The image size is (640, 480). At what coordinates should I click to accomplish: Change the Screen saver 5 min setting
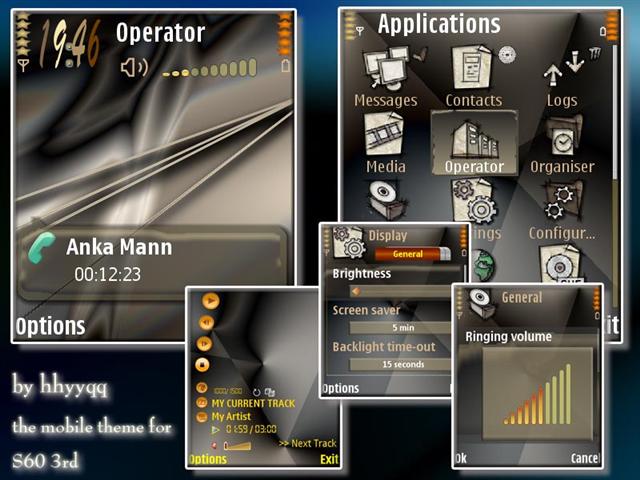403,327
